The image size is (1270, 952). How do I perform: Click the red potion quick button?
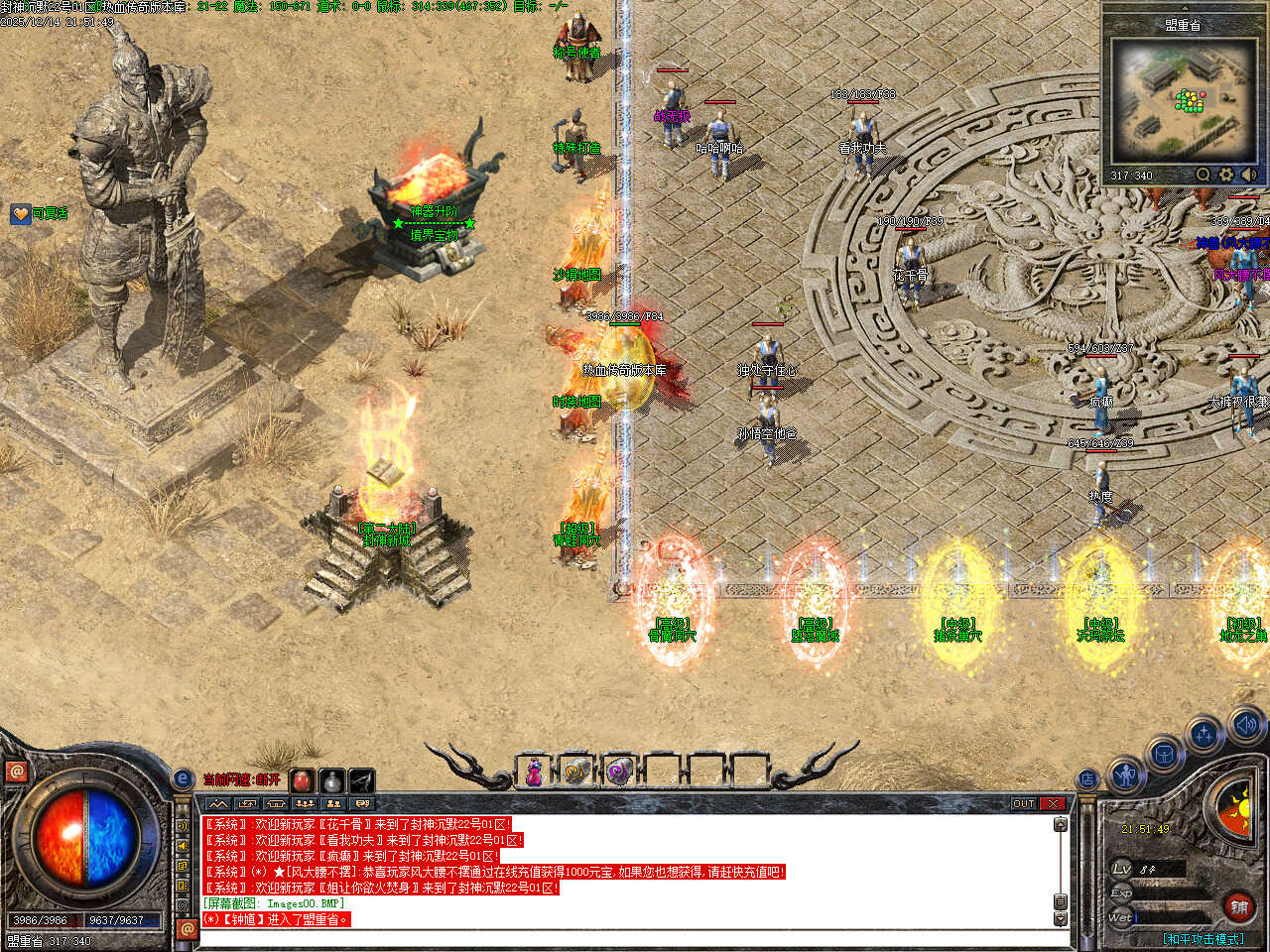[302, 780]
